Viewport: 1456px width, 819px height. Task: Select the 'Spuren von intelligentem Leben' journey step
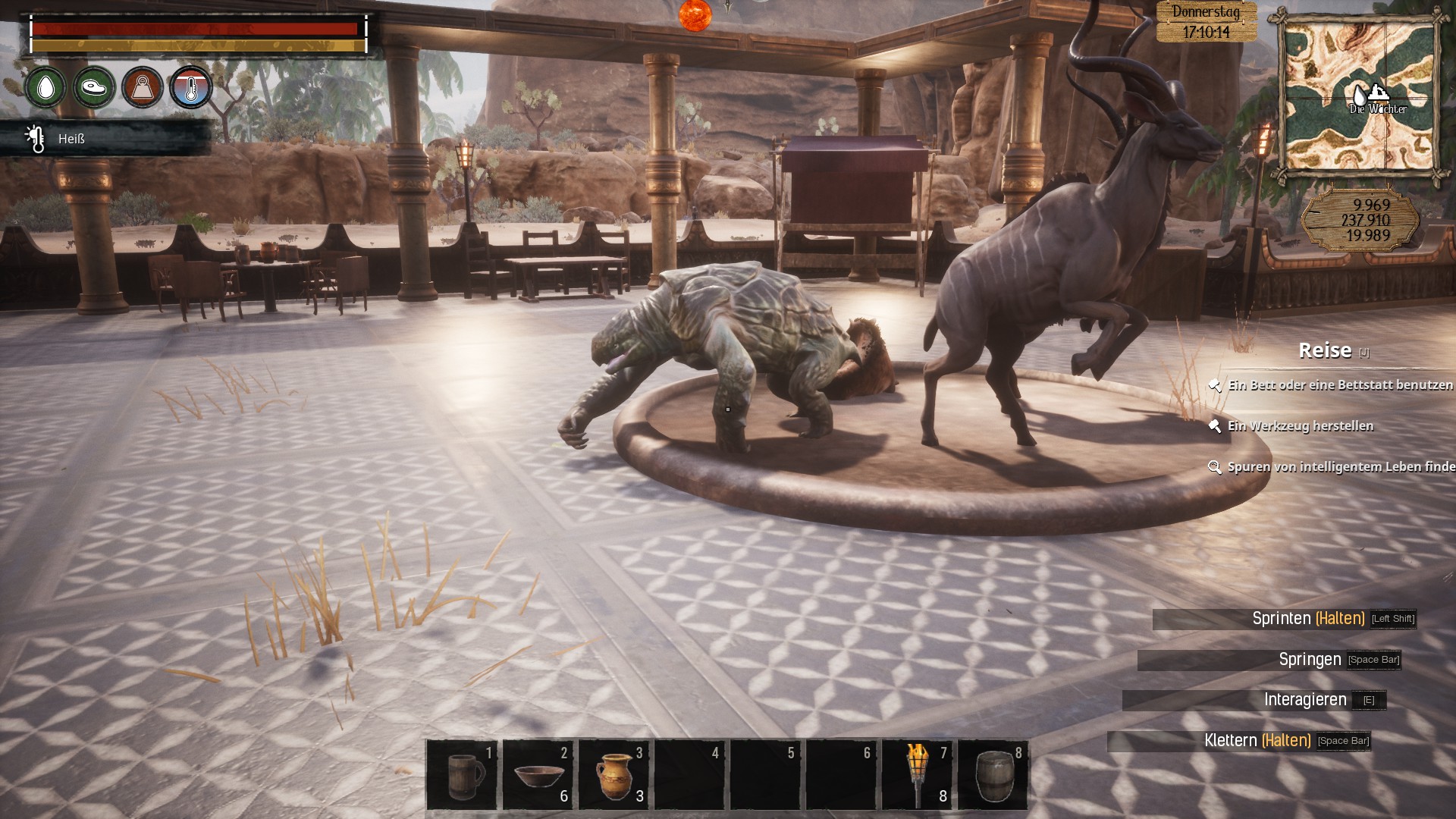pos(1339,467)
